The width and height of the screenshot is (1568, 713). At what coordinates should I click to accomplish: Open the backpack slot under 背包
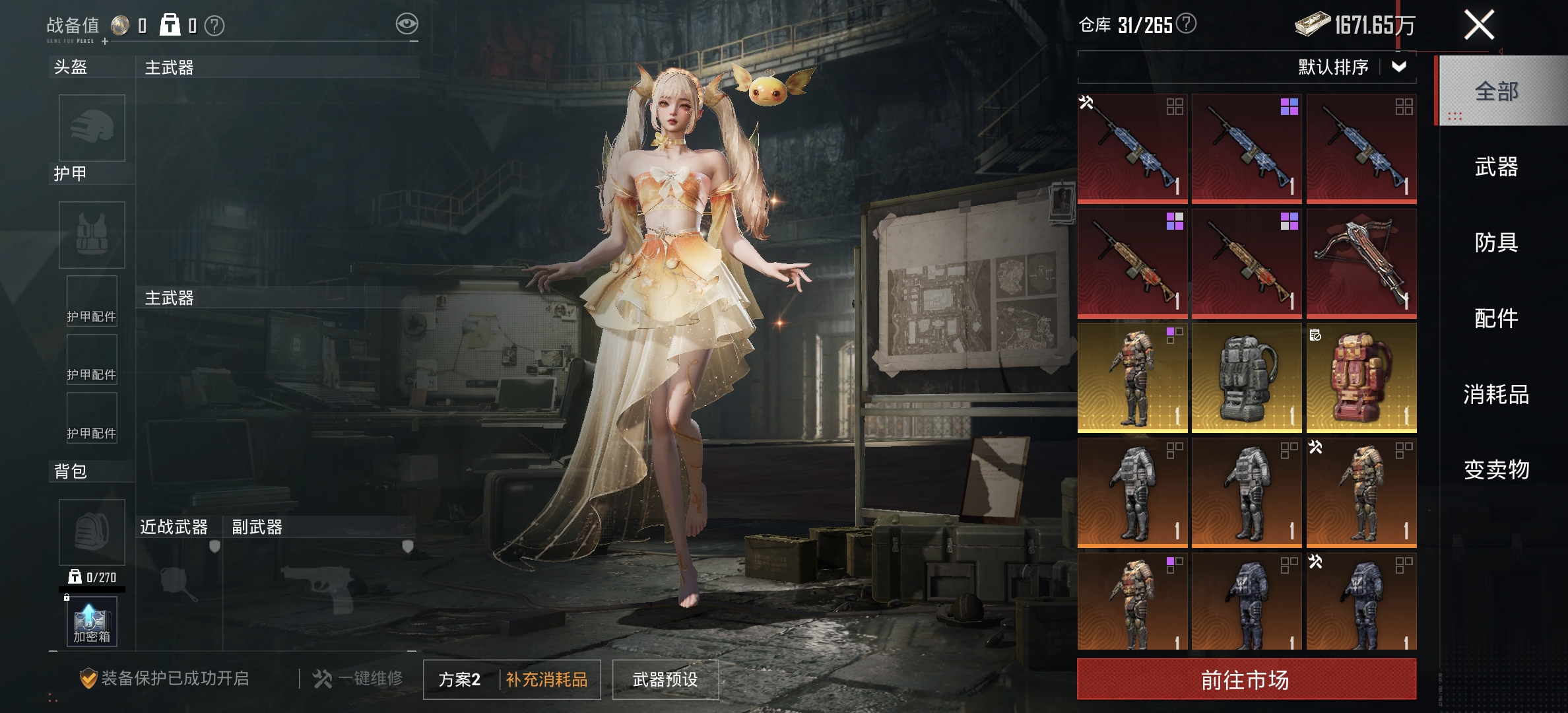click(92, 532)
